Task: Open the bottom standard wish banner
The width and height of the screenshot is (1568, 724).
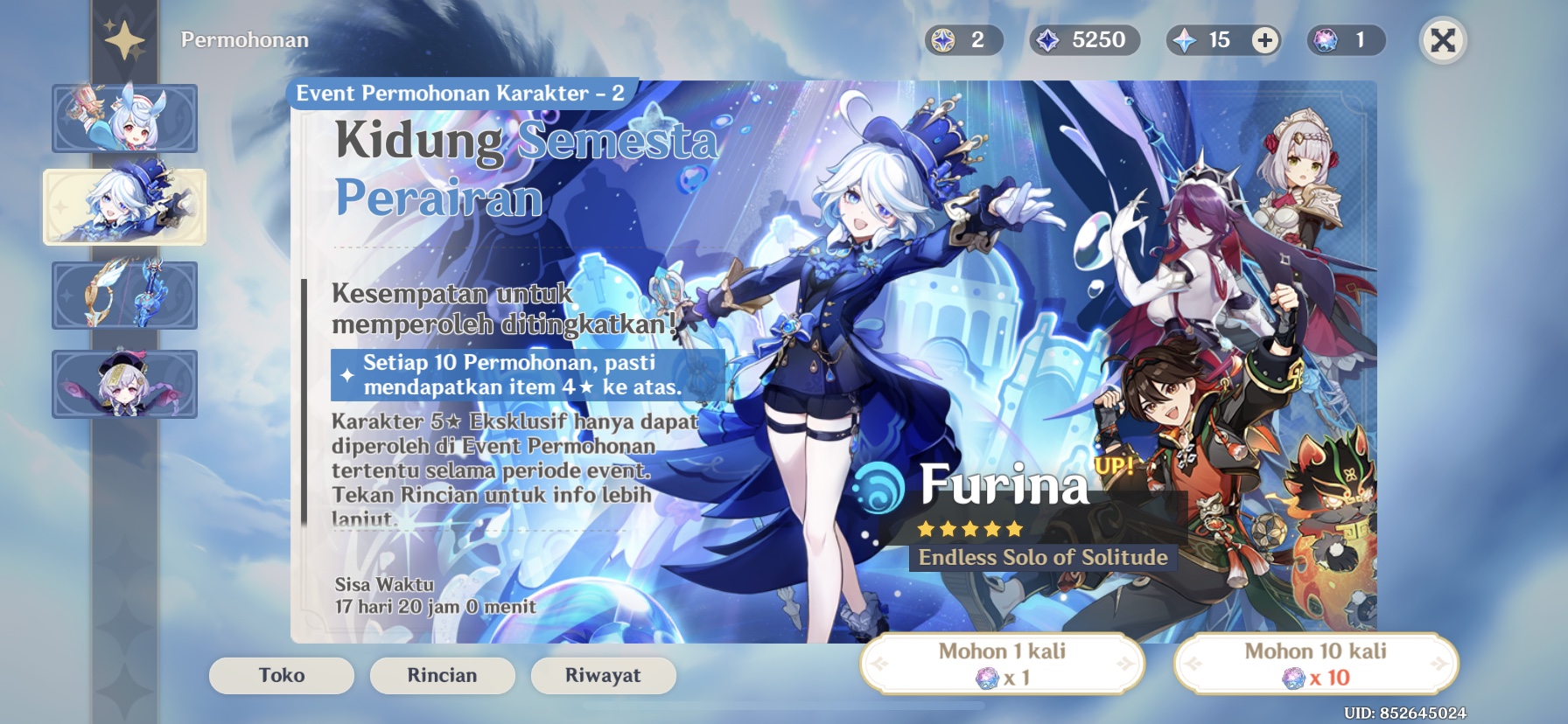Action: coord(125,383)
